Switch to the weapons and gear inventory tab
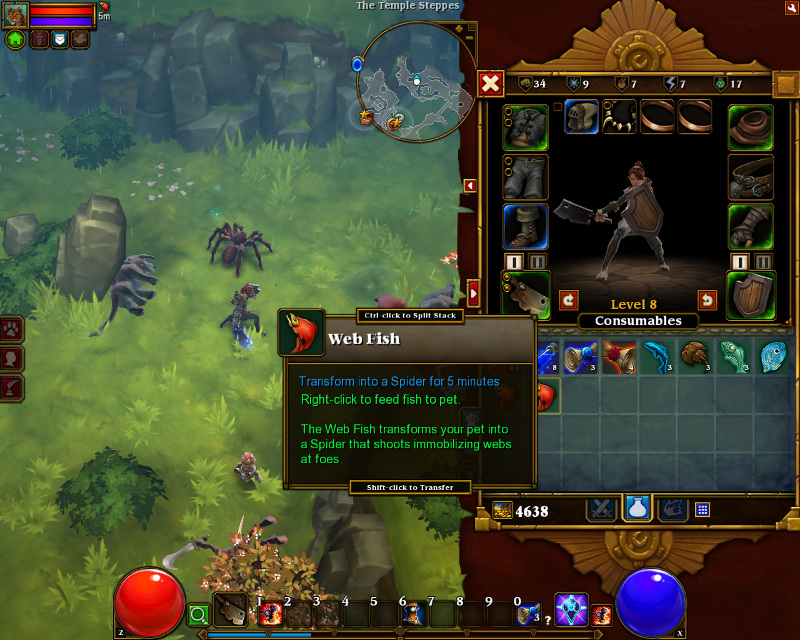 (x=601, y=509)
